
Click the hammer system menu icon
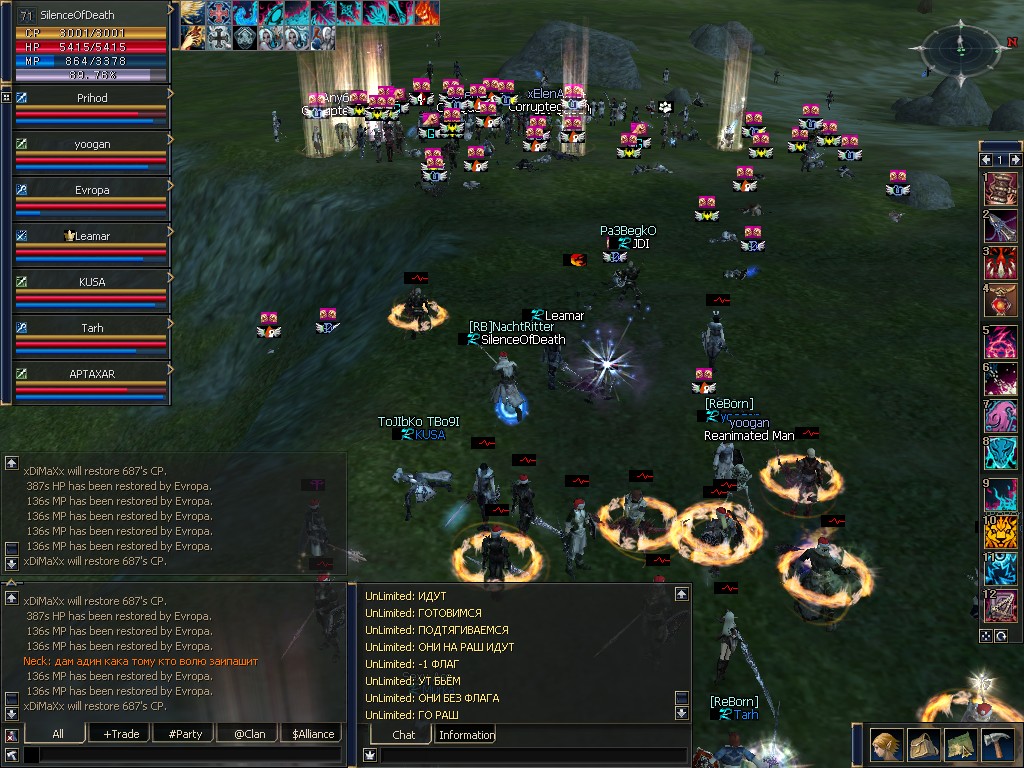(x=997, y=745)
